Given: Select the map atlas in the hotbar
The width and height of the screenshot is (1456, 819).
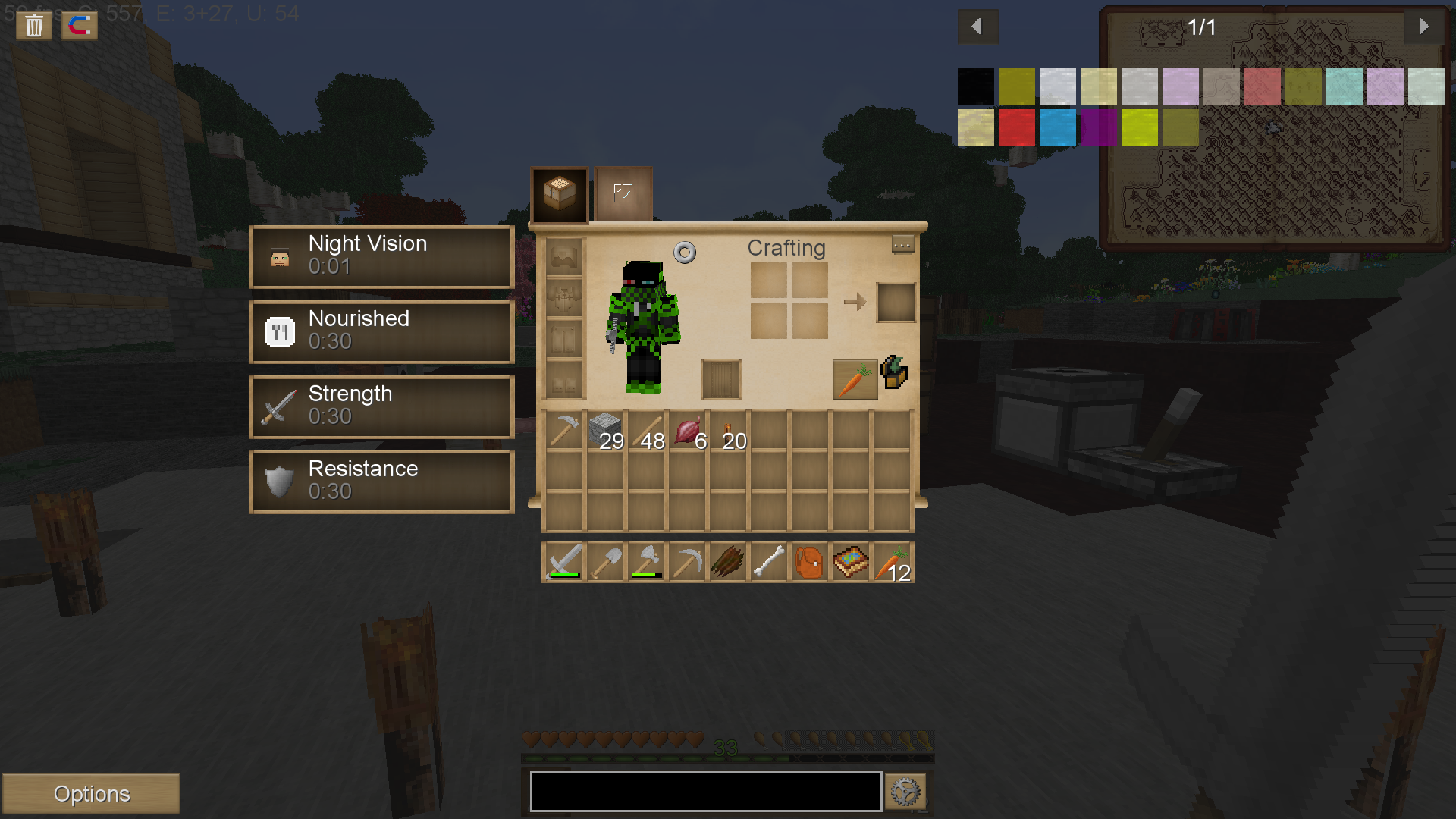Looking at the screenshot, I should click(850, 561).
